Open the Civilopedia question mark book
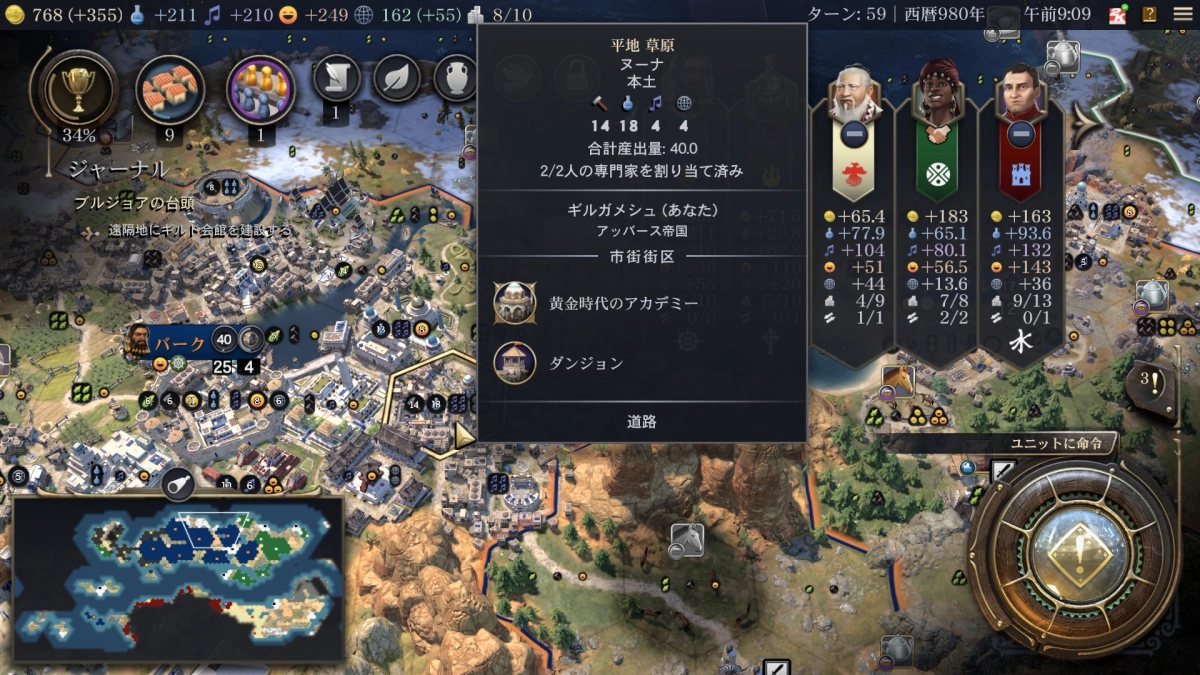 (1150, 14)
